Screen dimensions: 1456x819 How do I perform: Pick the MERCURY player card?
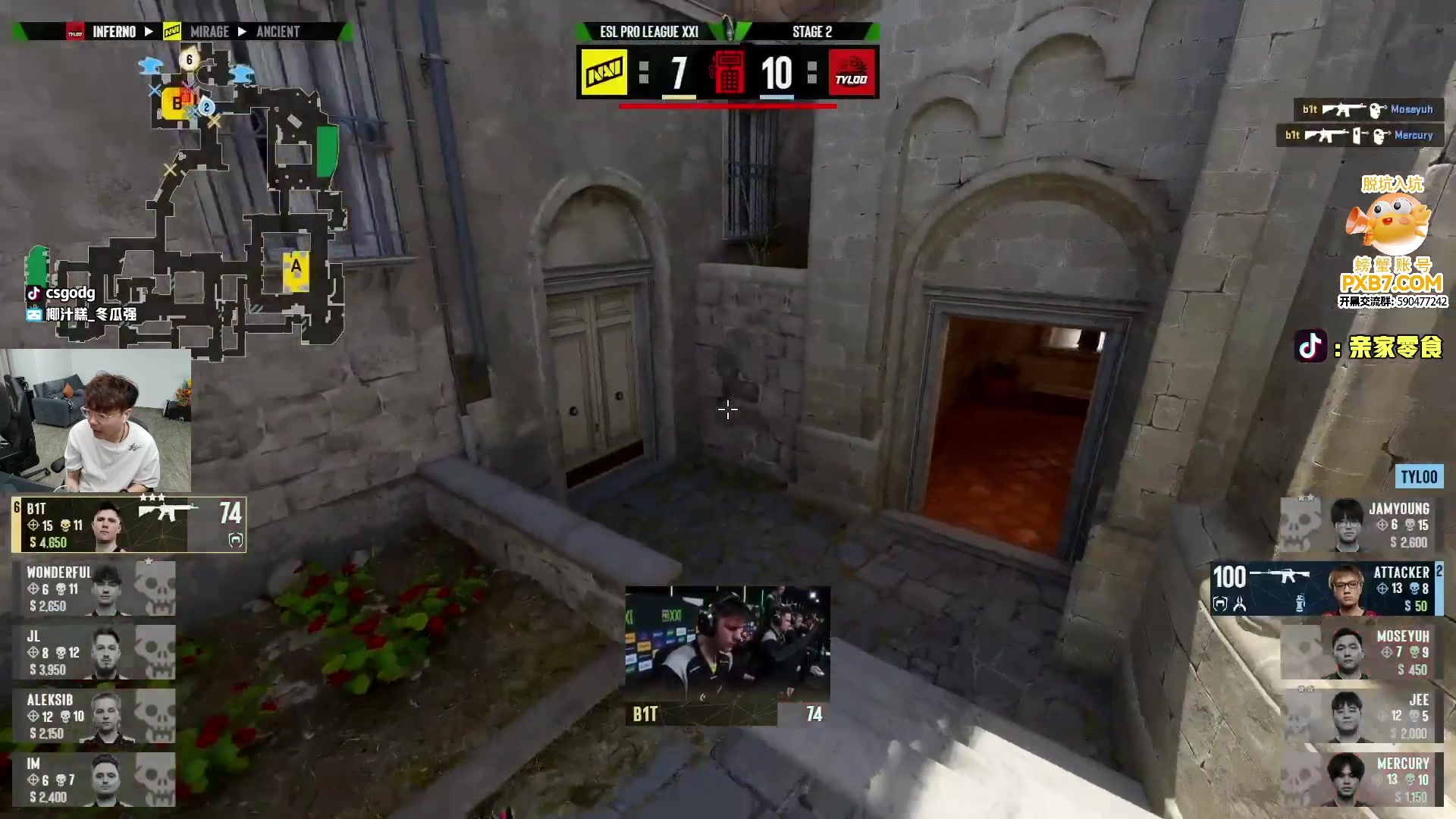1361,780
